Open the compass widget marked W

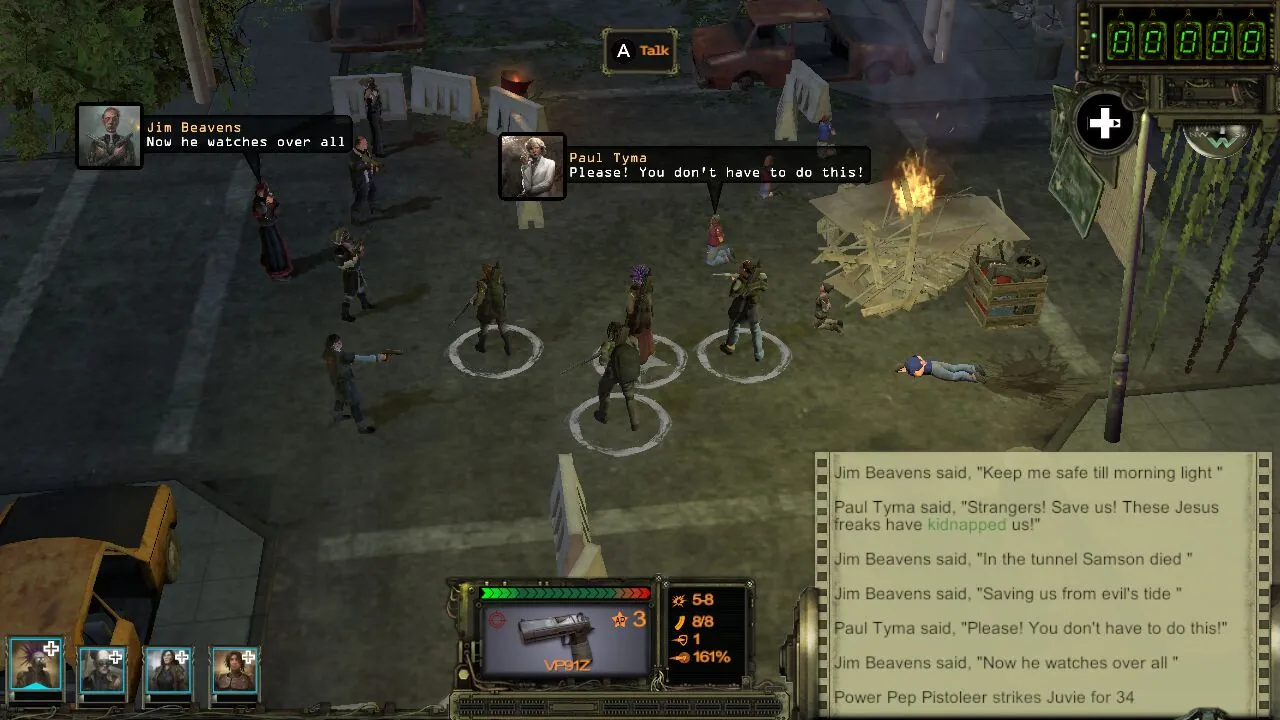[1218, 140]
